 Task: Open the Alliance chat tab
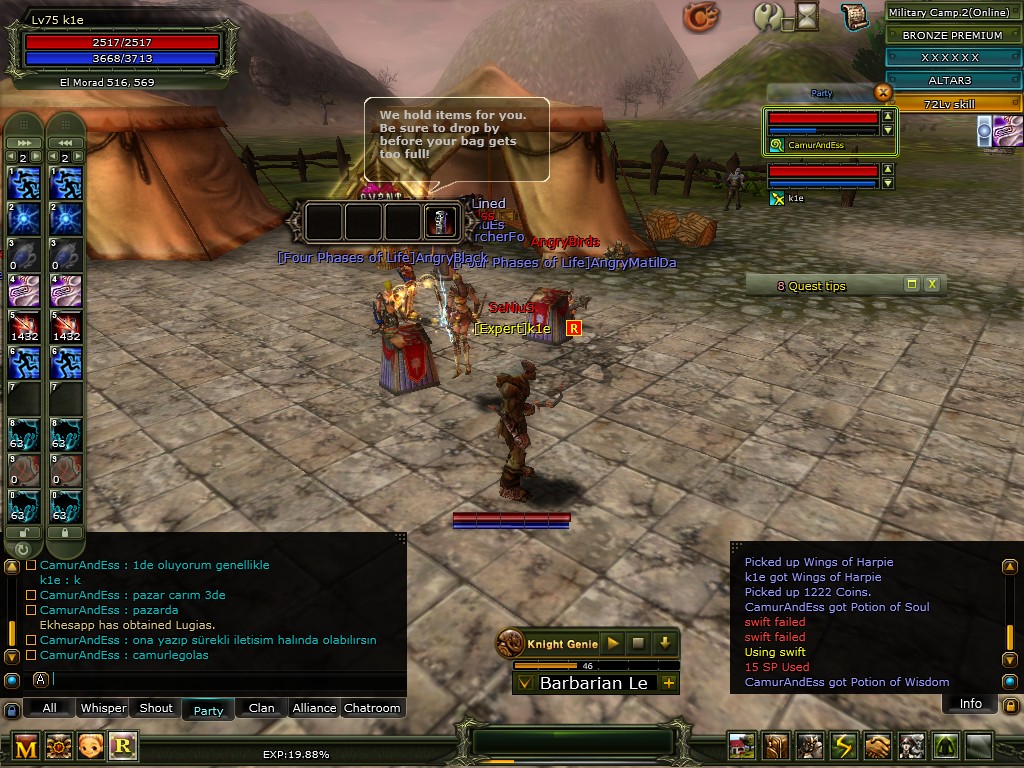[314, 708]
